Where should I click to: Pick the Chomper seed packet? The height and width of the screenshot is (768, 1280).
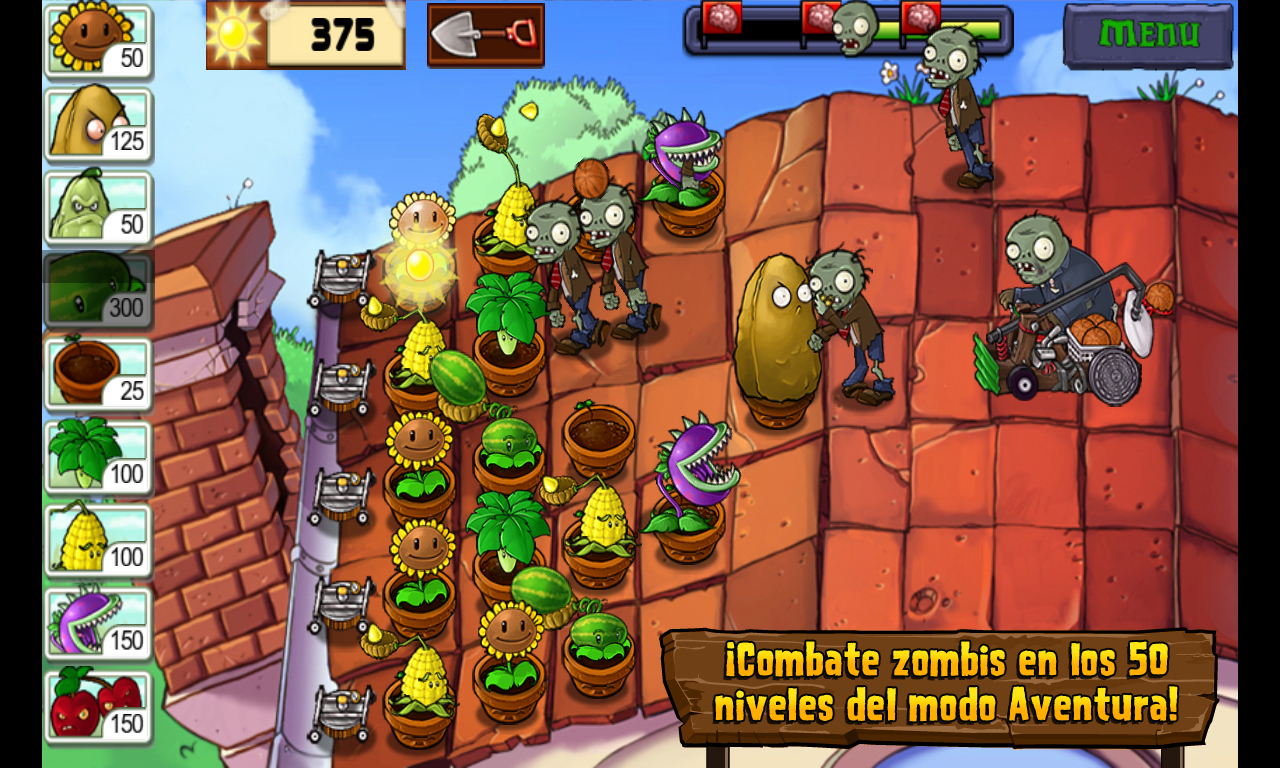[98, 624]
